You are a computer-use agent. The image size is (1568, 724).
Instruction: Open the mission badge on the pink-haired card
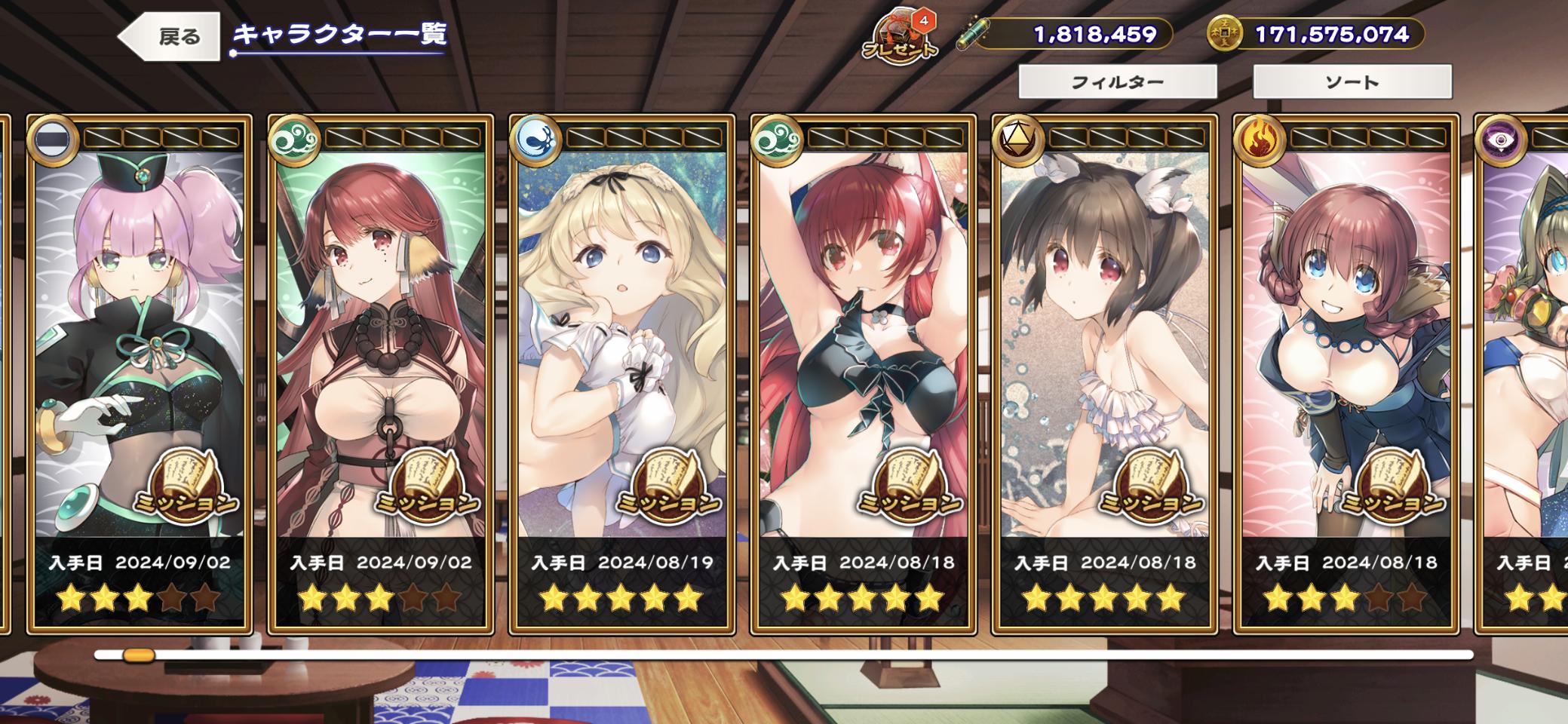186,486
